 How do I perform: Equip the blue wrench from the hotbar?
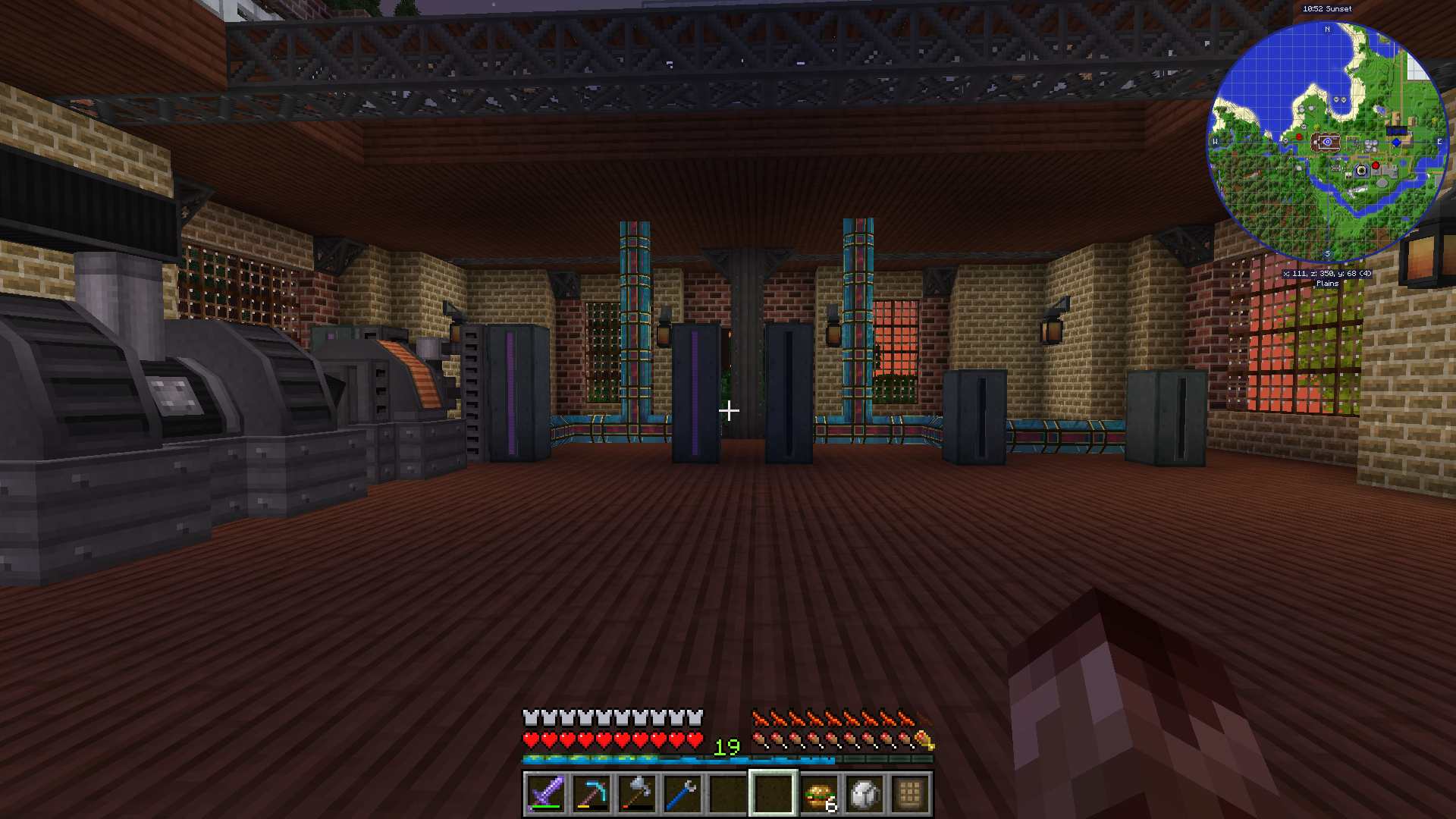[682, 794]
